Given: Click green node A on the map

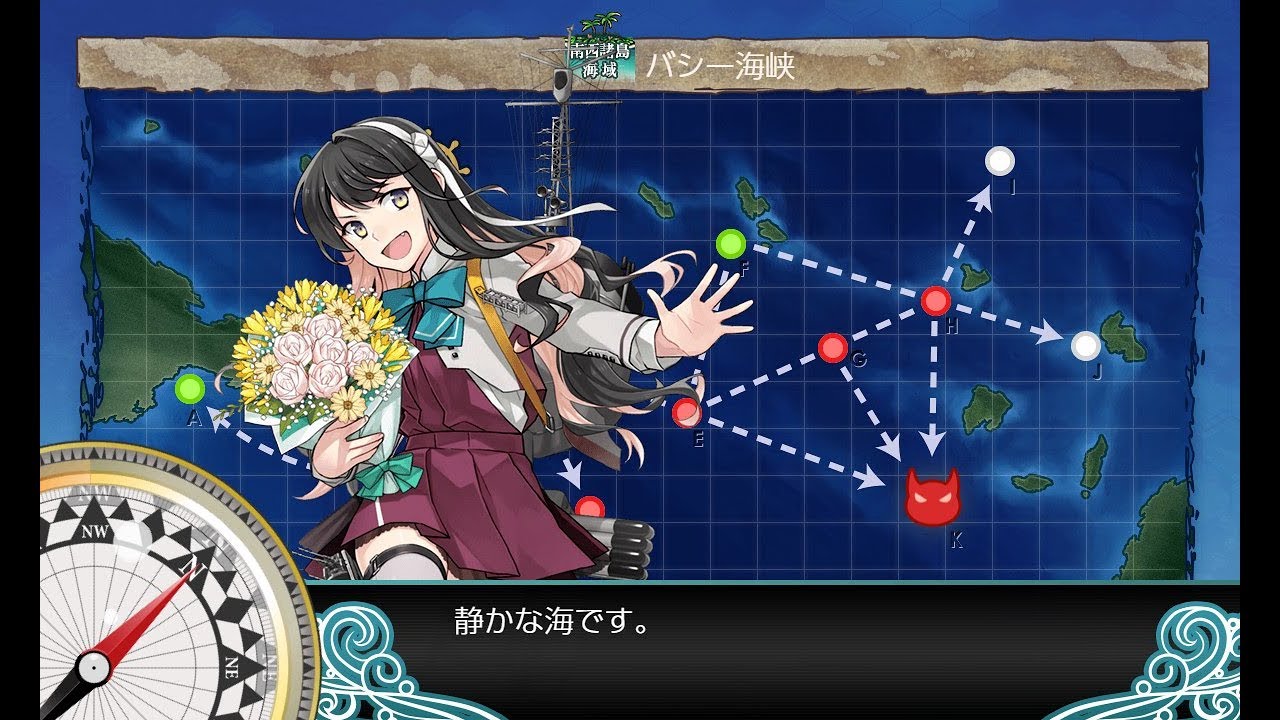Looking at the screenshot, I should pyautogui.click(x=189, y=388).
